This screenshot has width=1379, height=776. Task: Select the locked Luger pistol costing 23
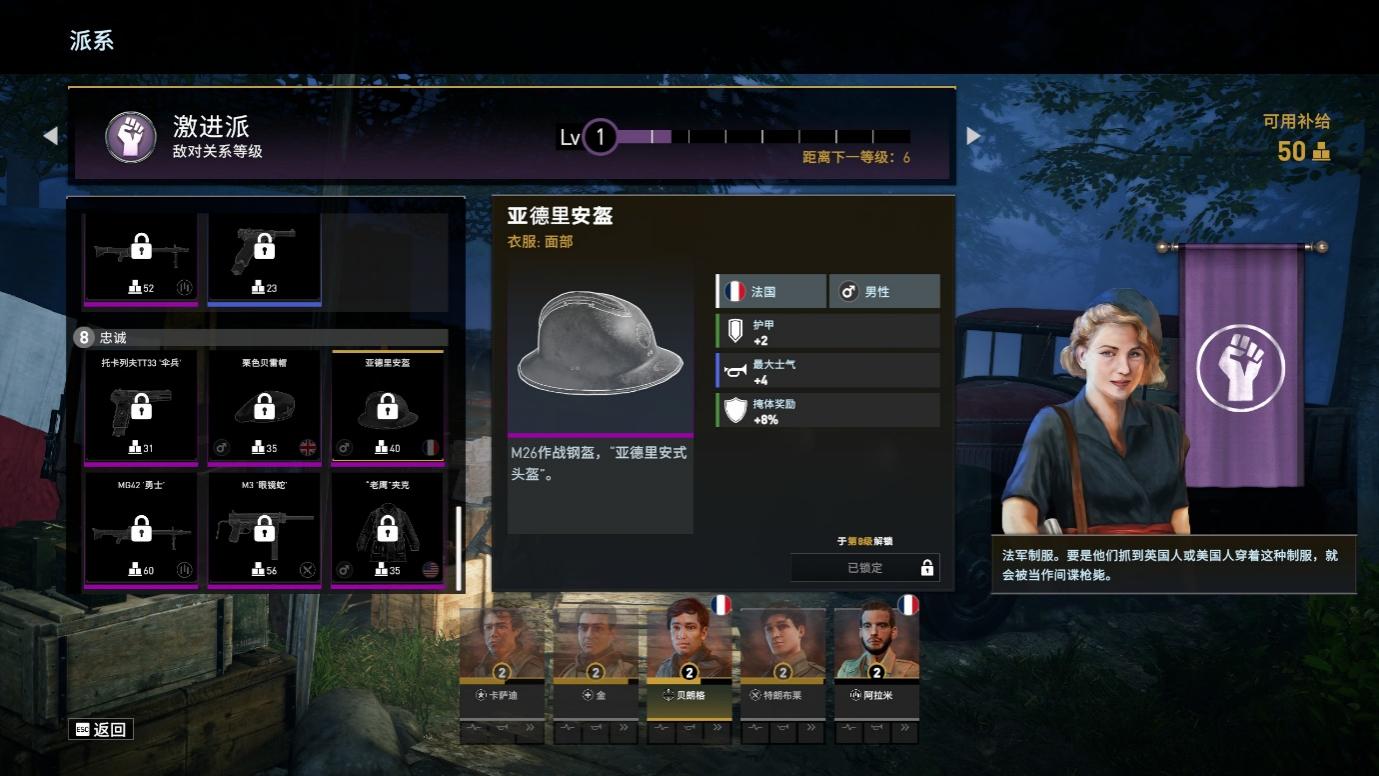[x=264, y=258]
